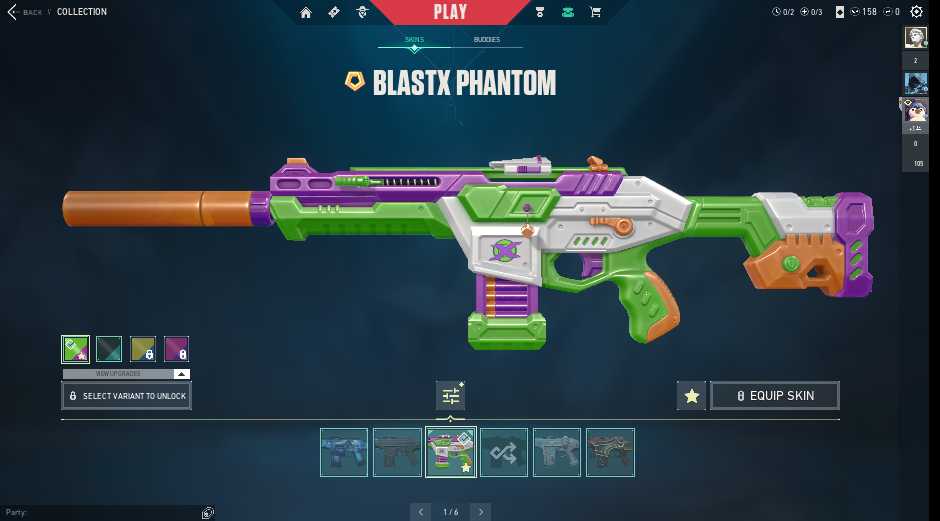Open the skin filter sliders button
Viewport: 940px width, 521px height.
click(x=450, y=396)
